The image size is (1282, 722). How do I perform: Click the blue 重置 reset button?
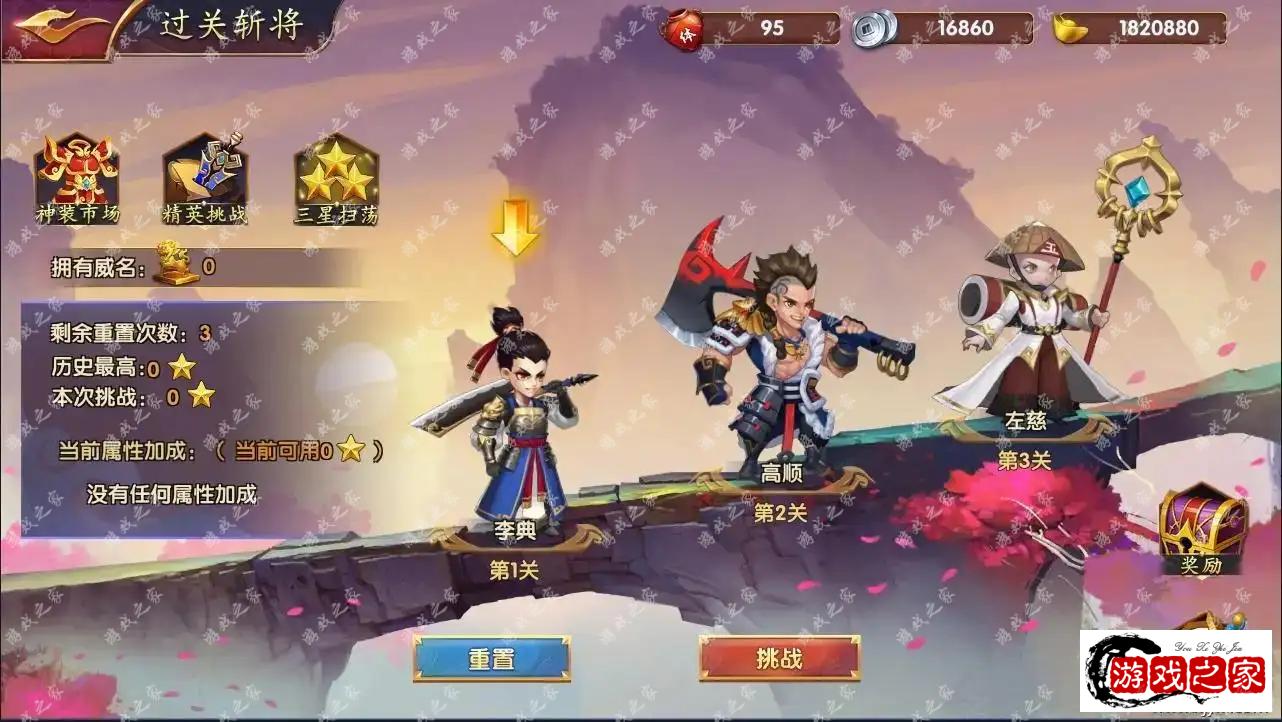click(491, 659)
